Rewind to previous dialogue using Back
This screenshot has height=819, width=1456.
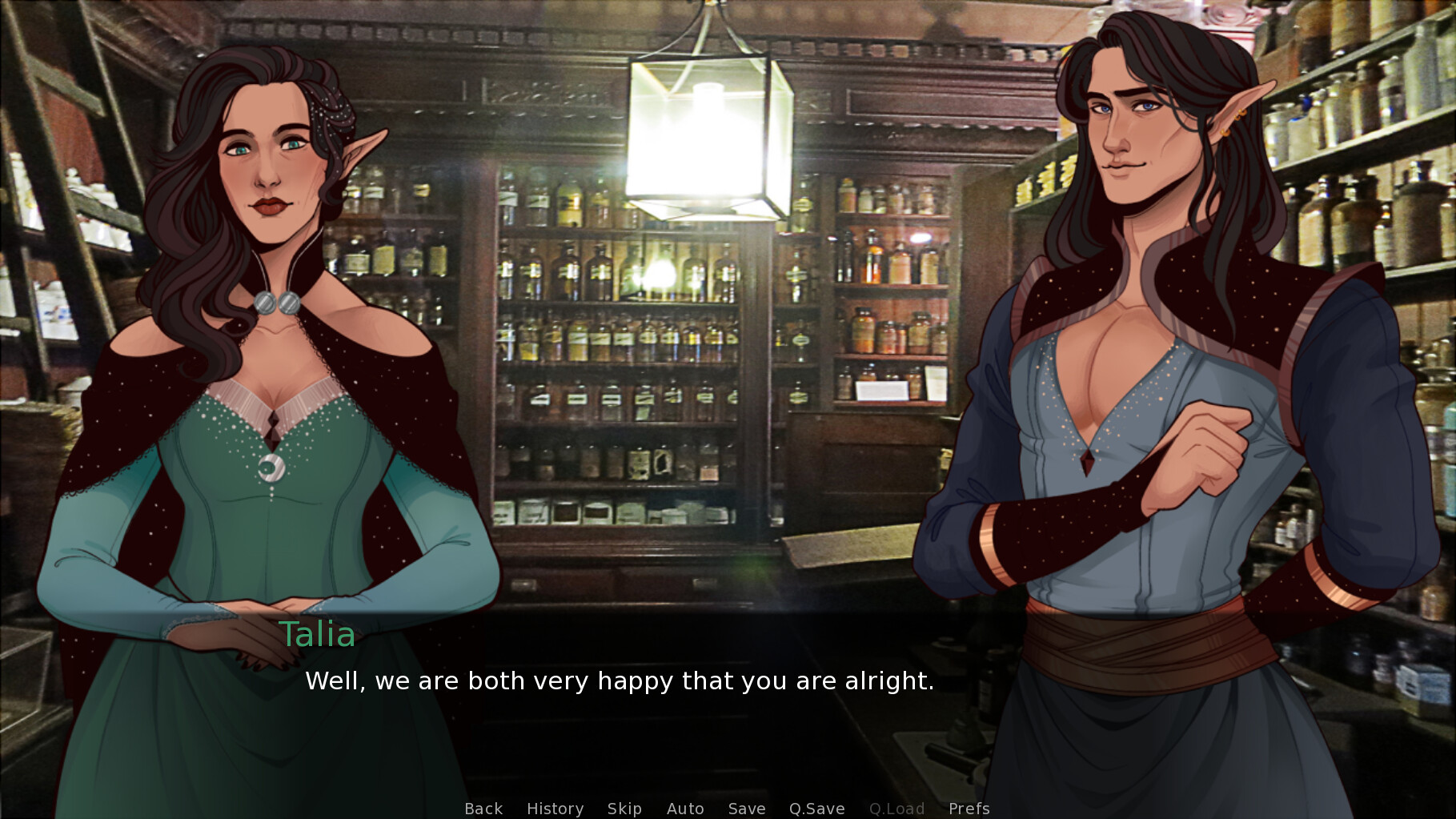tap(483, 809)
